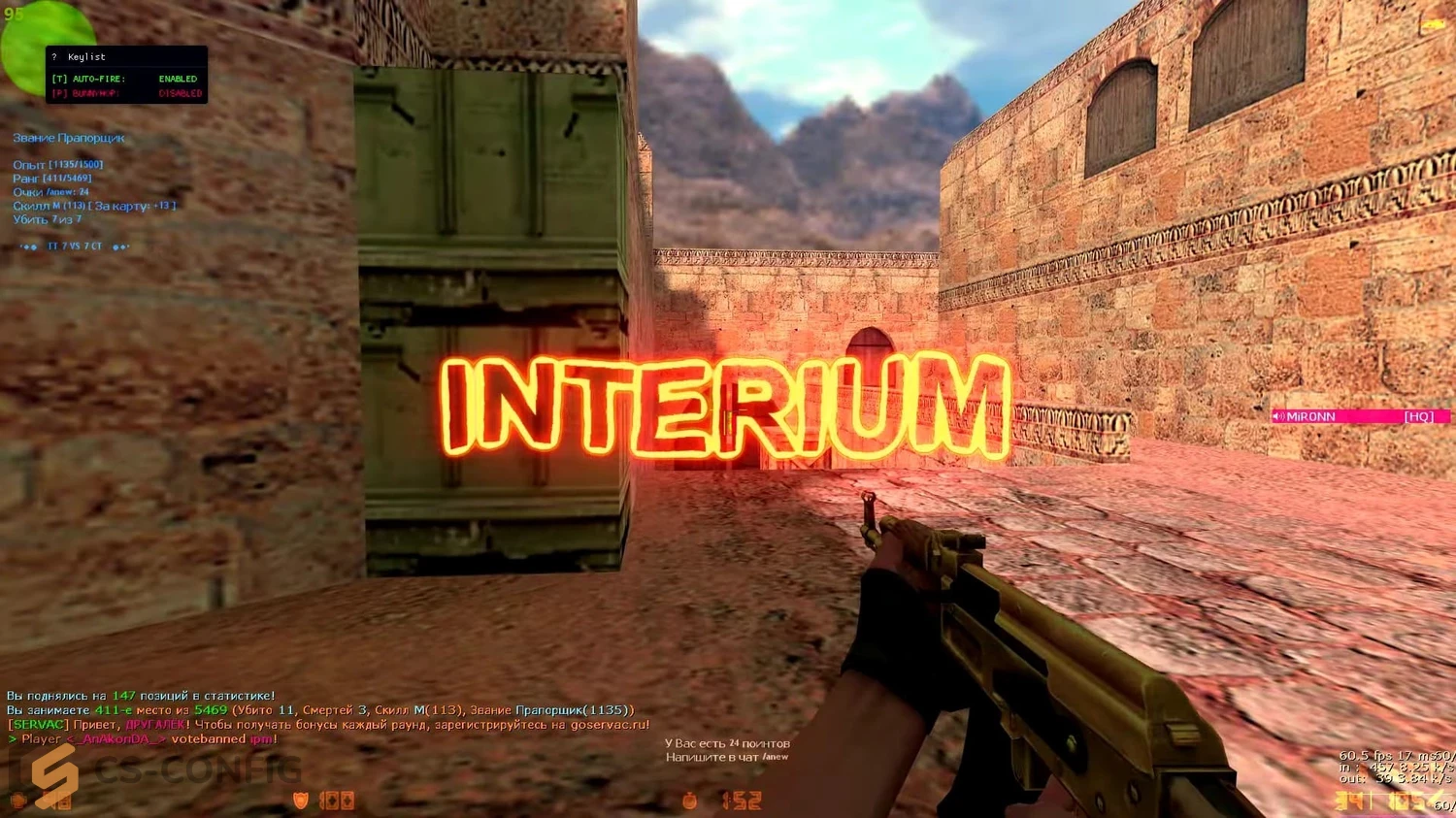Screen dimensions: 1456x818
Task: Click the Опыт 1135/1500 experience bar
Action: click(58, 164)
